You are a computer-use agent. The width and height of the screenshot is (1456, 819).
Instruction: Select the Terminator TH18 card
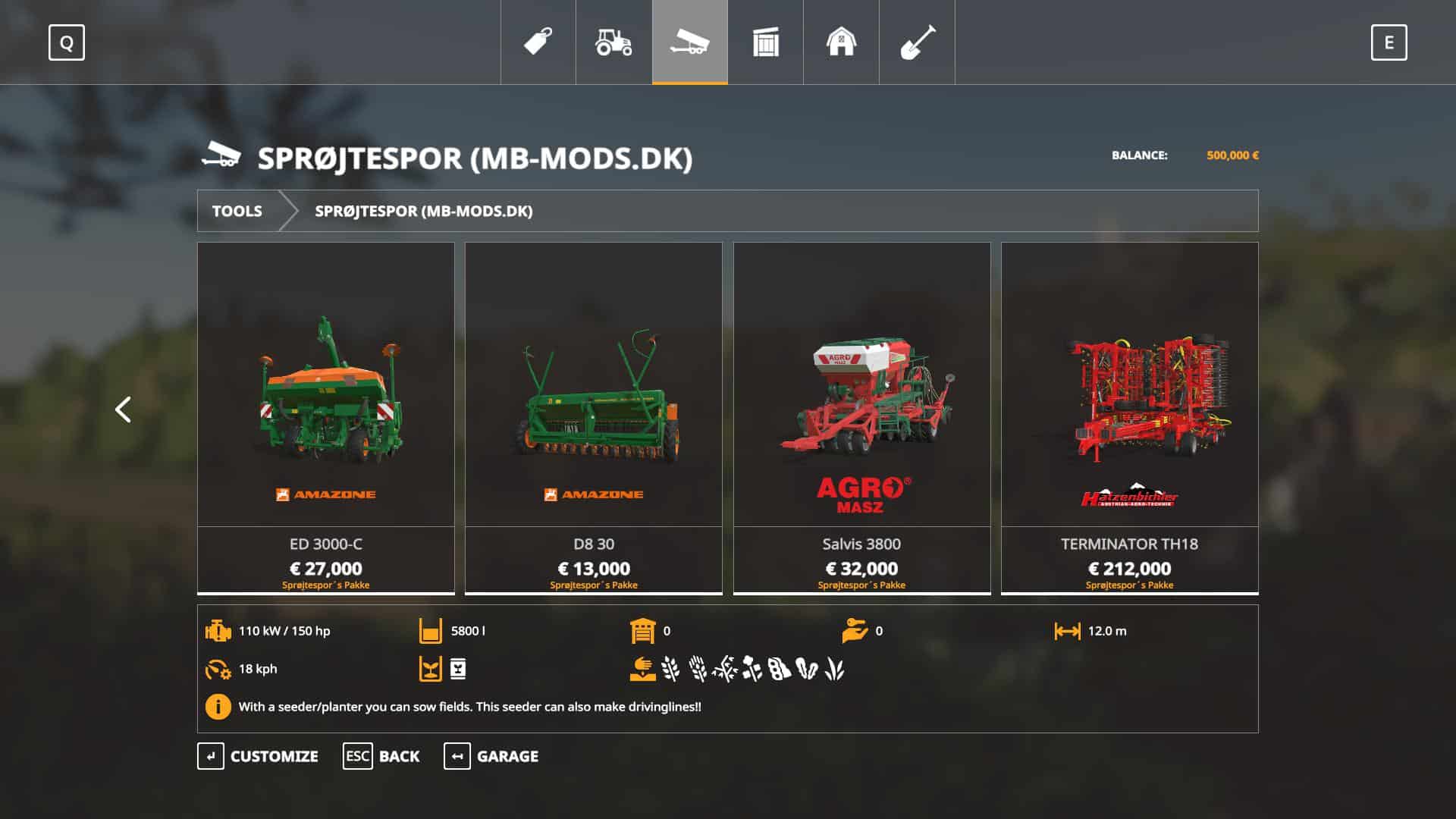click(x=1129, y=417)
